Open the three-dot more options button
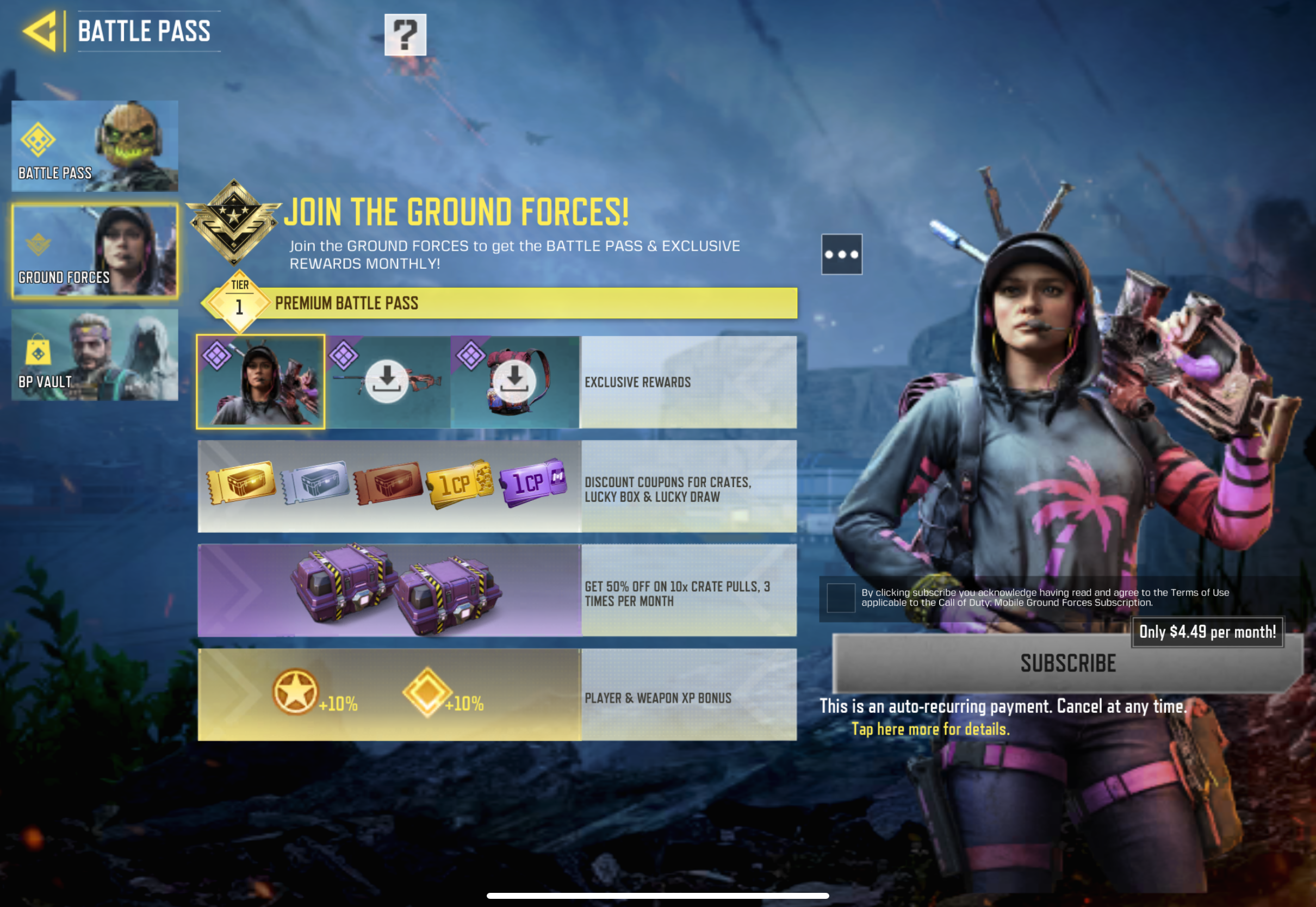The height and width of the screenshot is (907, 1316). (x=841, y=254)
